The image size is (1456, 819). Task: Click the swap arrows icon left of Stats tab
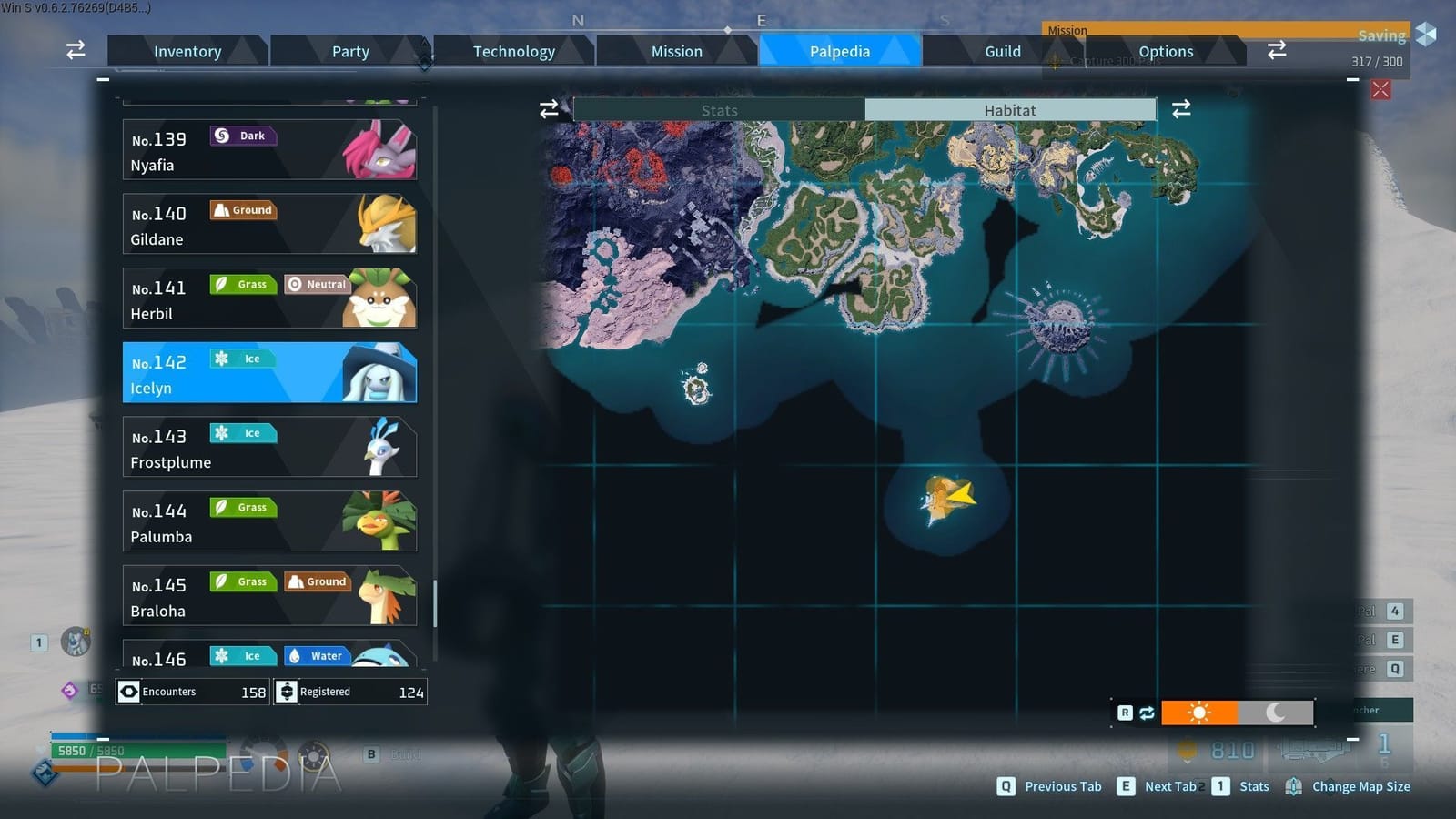(x=549, y=109)
